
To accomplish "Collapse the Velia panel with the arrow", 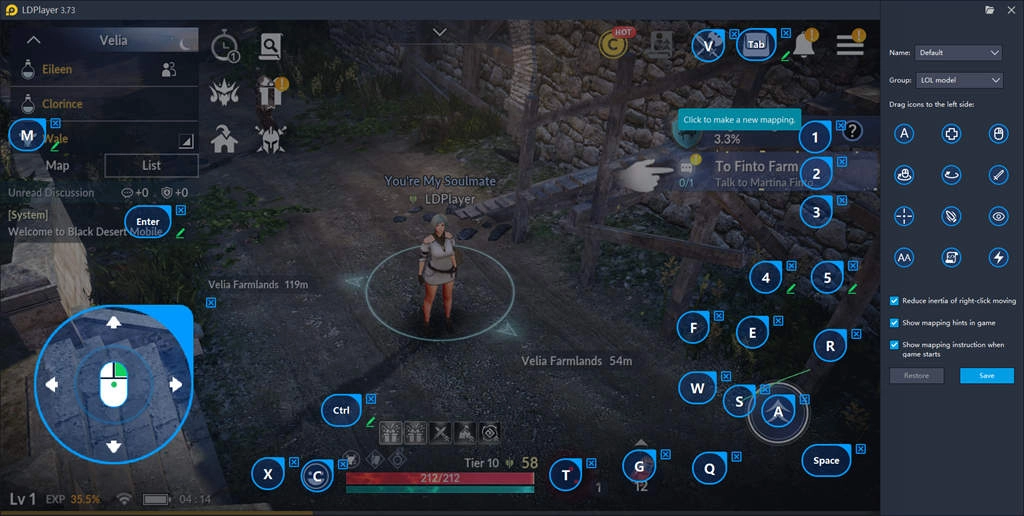I will pos(33,41).
